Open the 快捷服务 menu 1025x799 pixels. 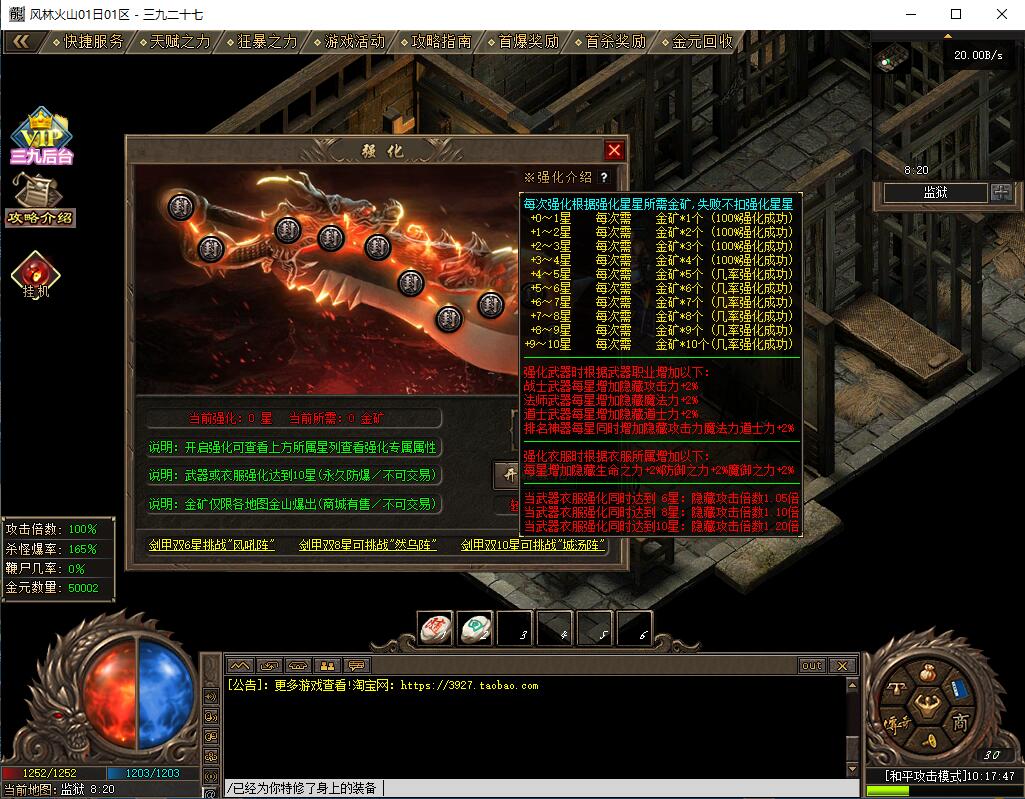(x=94, y=42)
